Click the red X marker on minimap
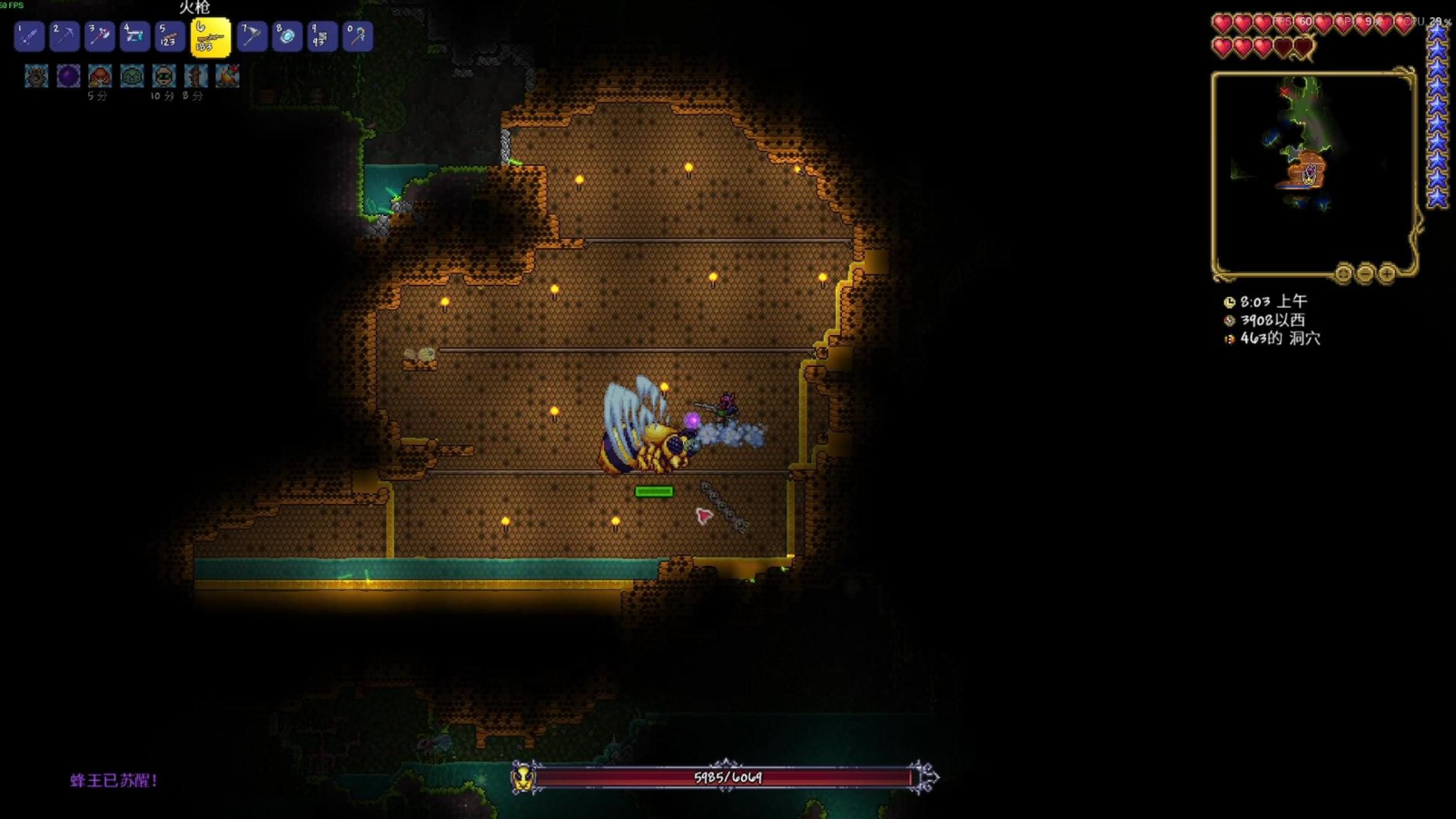Image resolution: width=1456 pixels, height=819 pixels. tap(1285, 92)
